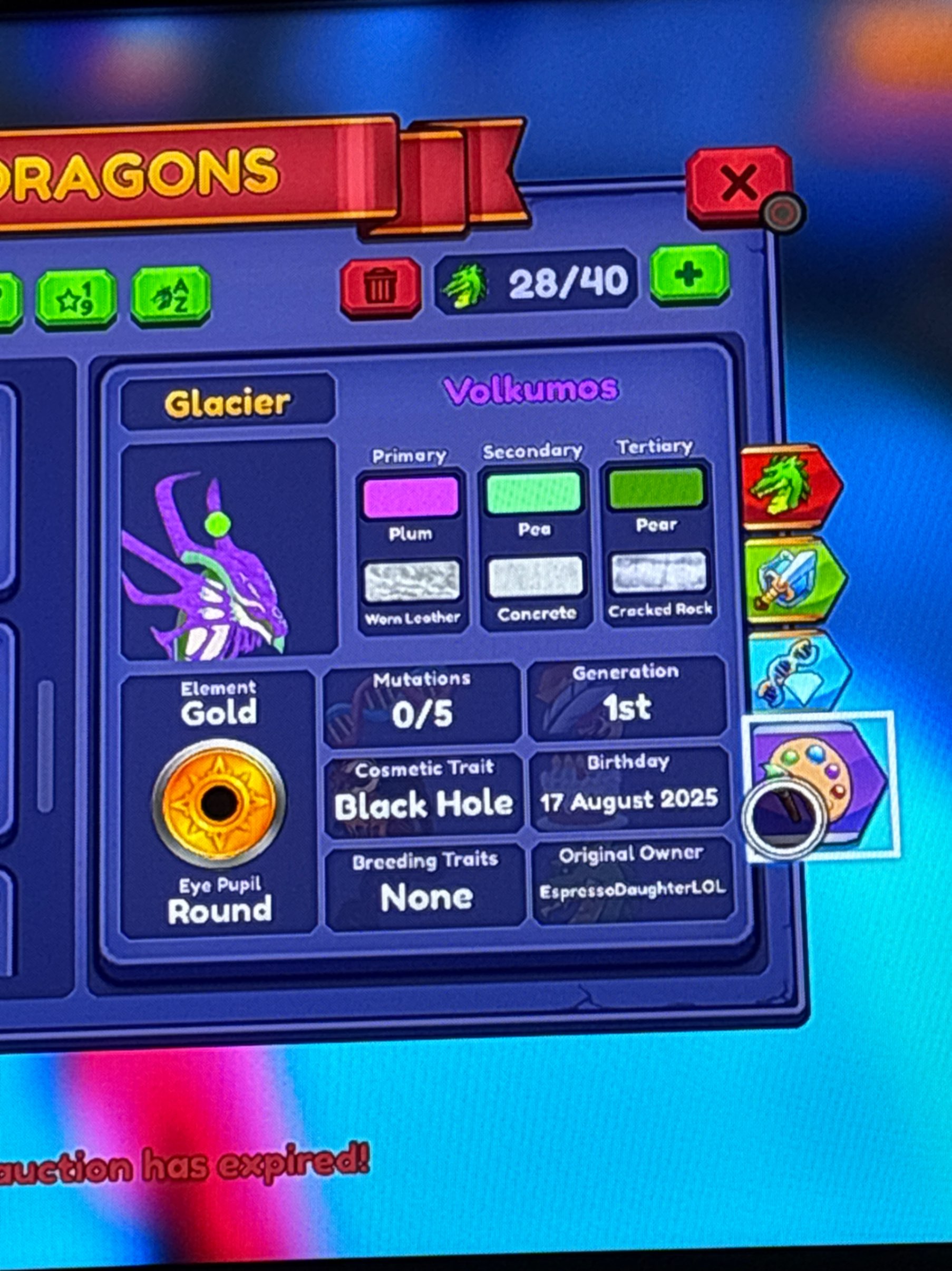The image size is (952, 1271).
Task: Select the Glacier name label
Action: (x=230, y=402)
